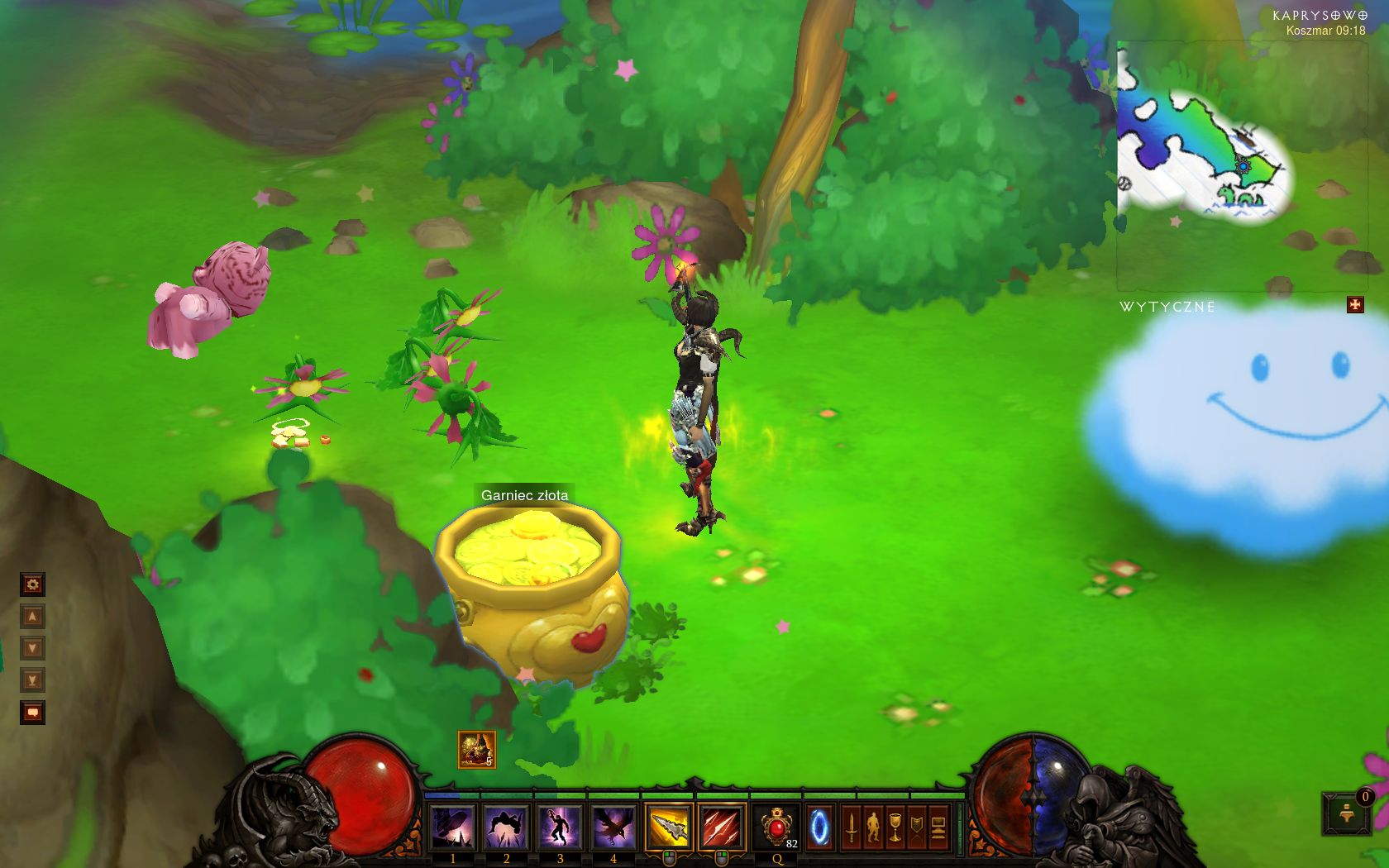This screenshot has width=1389, height=868.
Task: Open the skills menu sword icon
Action: tap(851, 827)
